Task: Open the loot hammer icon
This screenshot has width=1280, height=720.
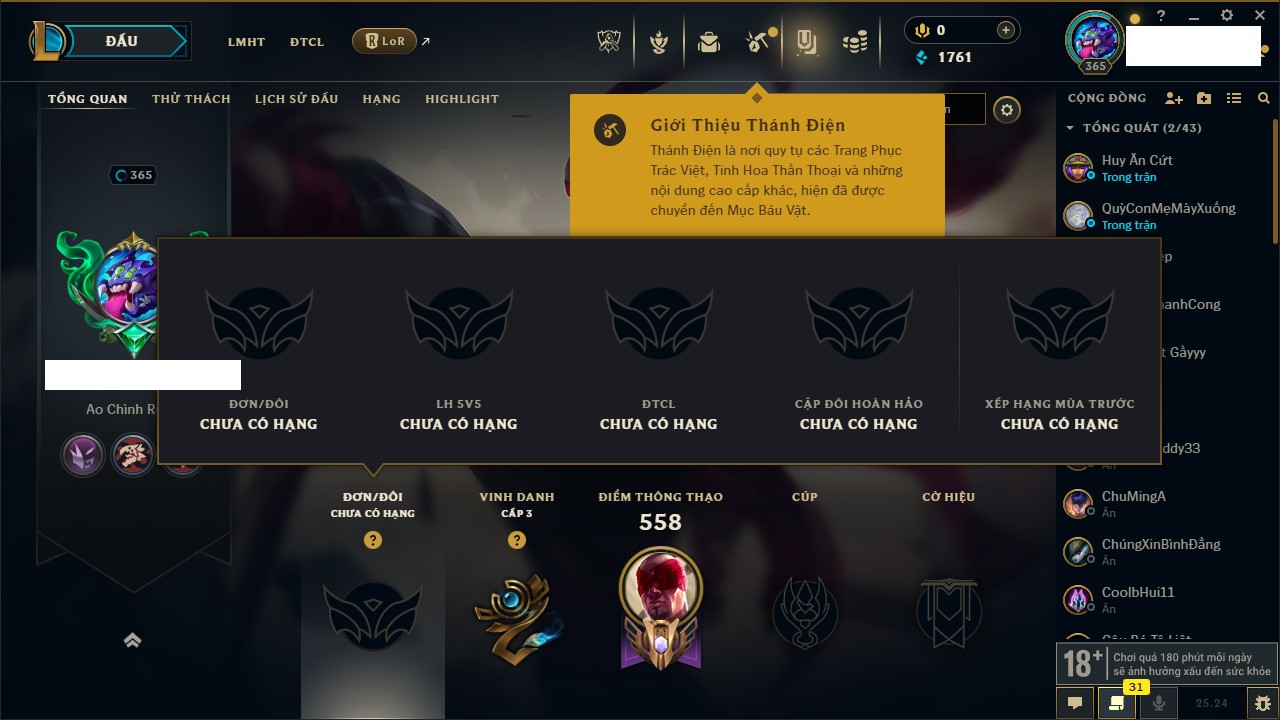Action: (756, 42)
